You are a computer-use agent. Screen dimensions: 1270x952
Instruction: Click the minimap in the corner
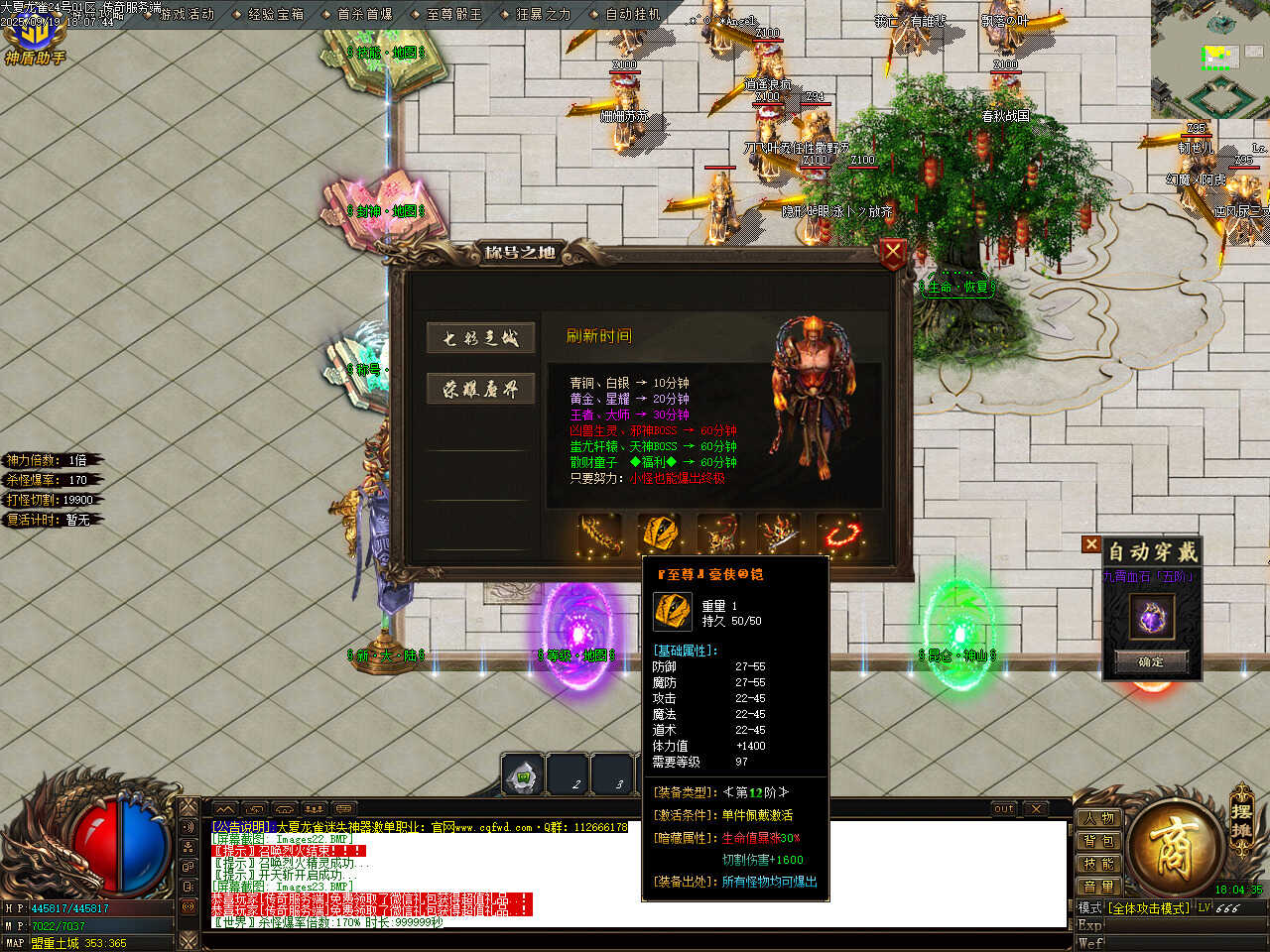(1210, 59)
